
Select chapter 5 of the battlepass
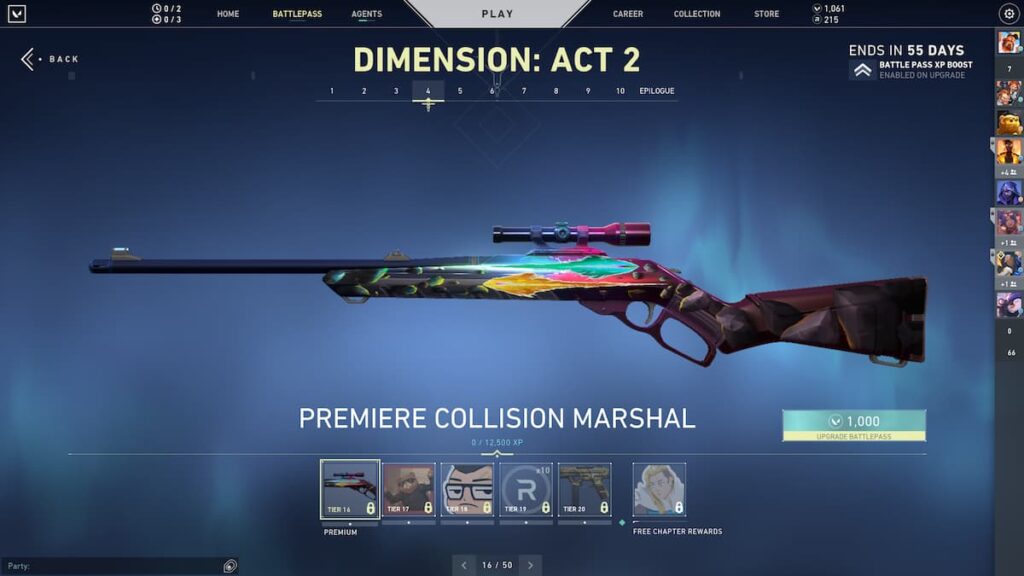(460, 91)
